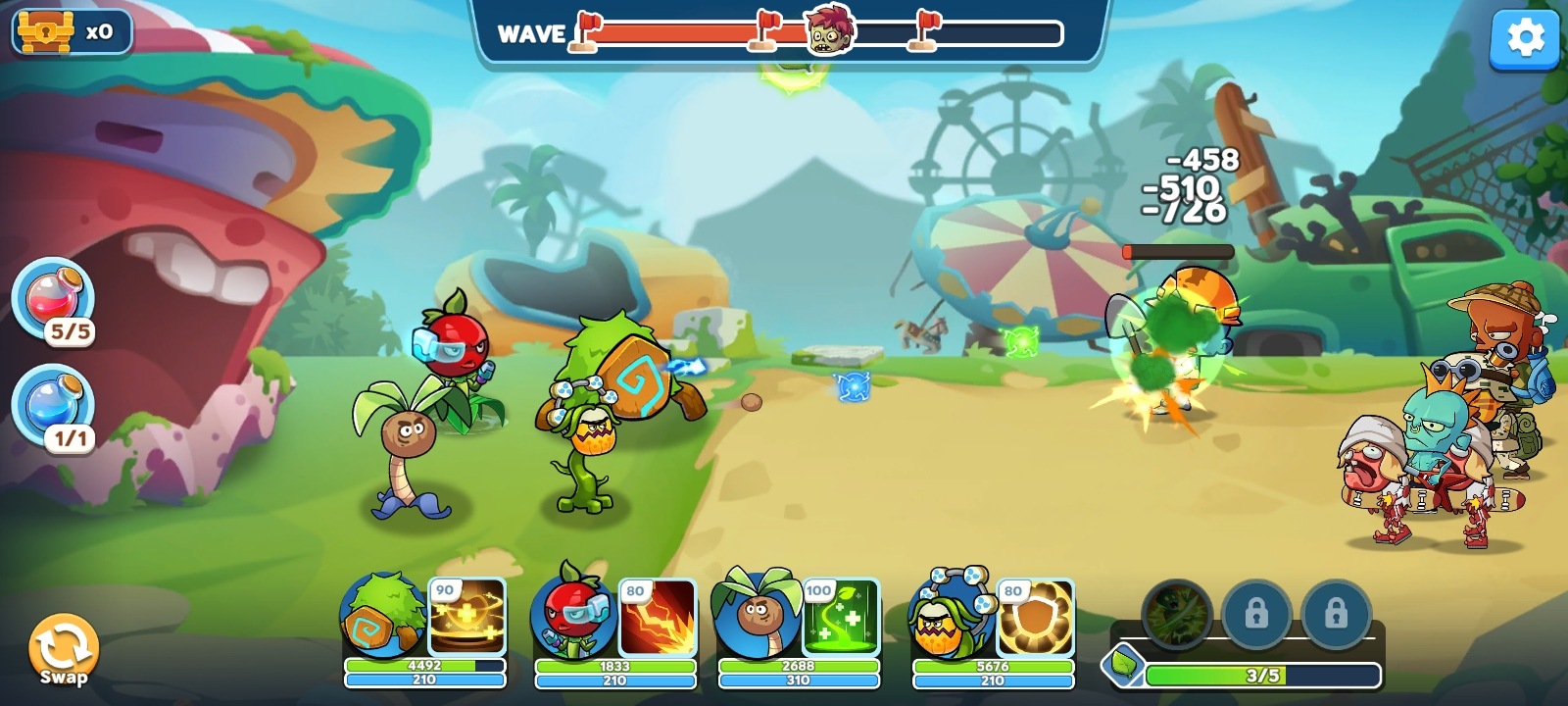
Task: Click the first locked ability slot
Action: pyautogui.click(x=1257, y=616)
